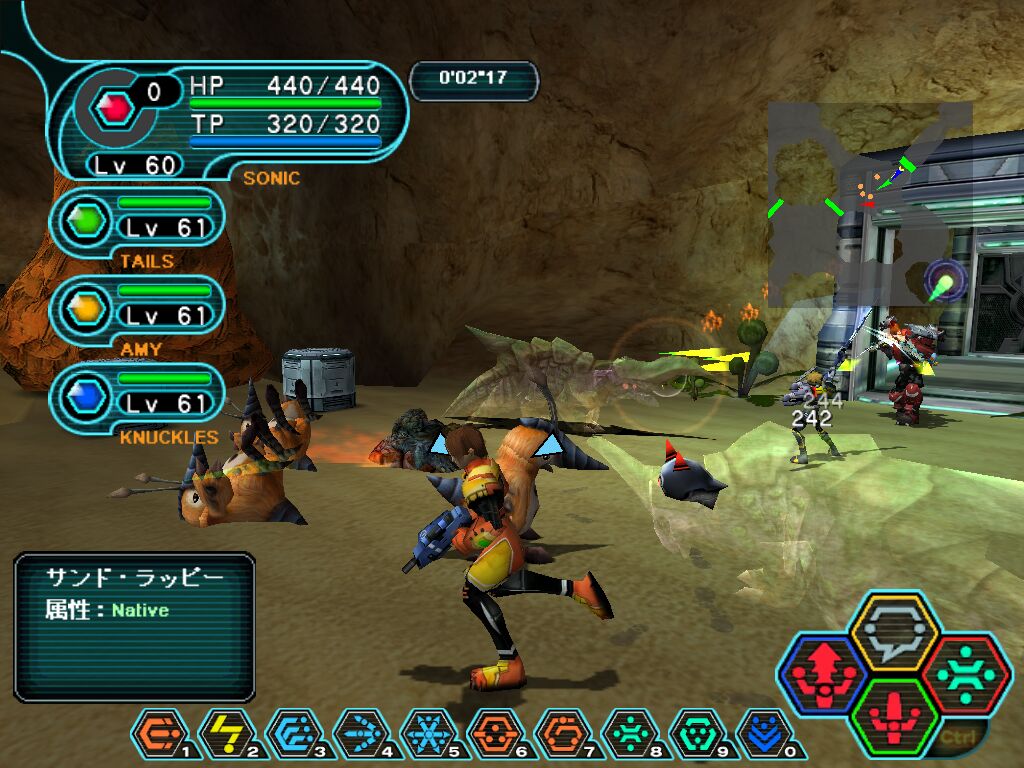This screenshot has height=768, width=1024.
Task: Select party member AMY
Action: [x=138, y=306]
